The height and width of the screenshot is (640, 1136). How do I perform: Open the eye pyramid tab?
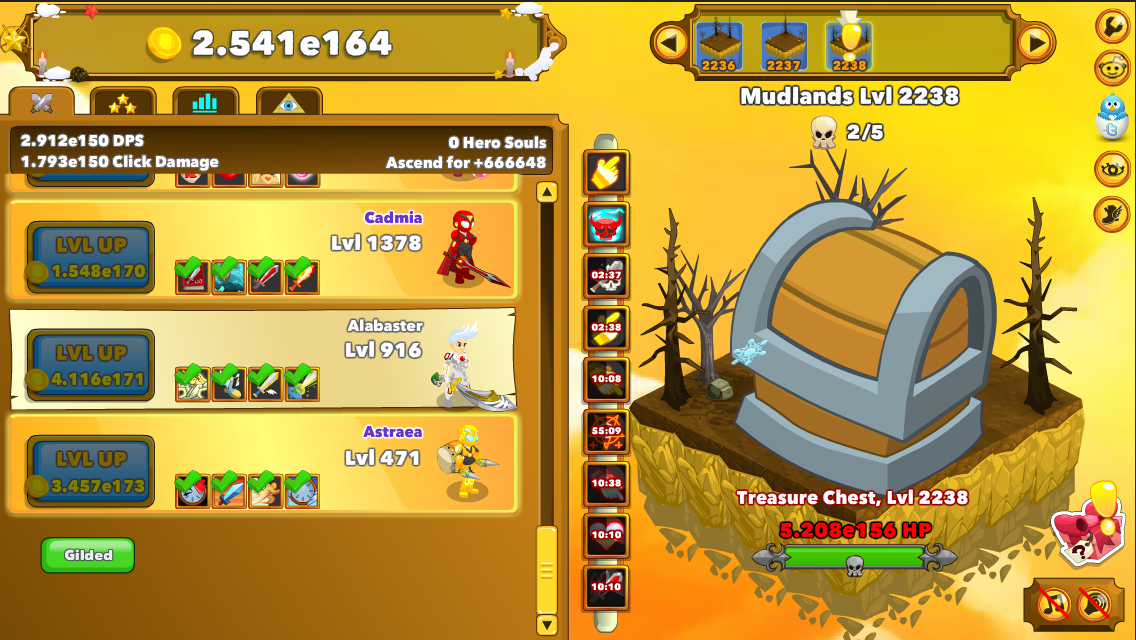click(289, 103)
